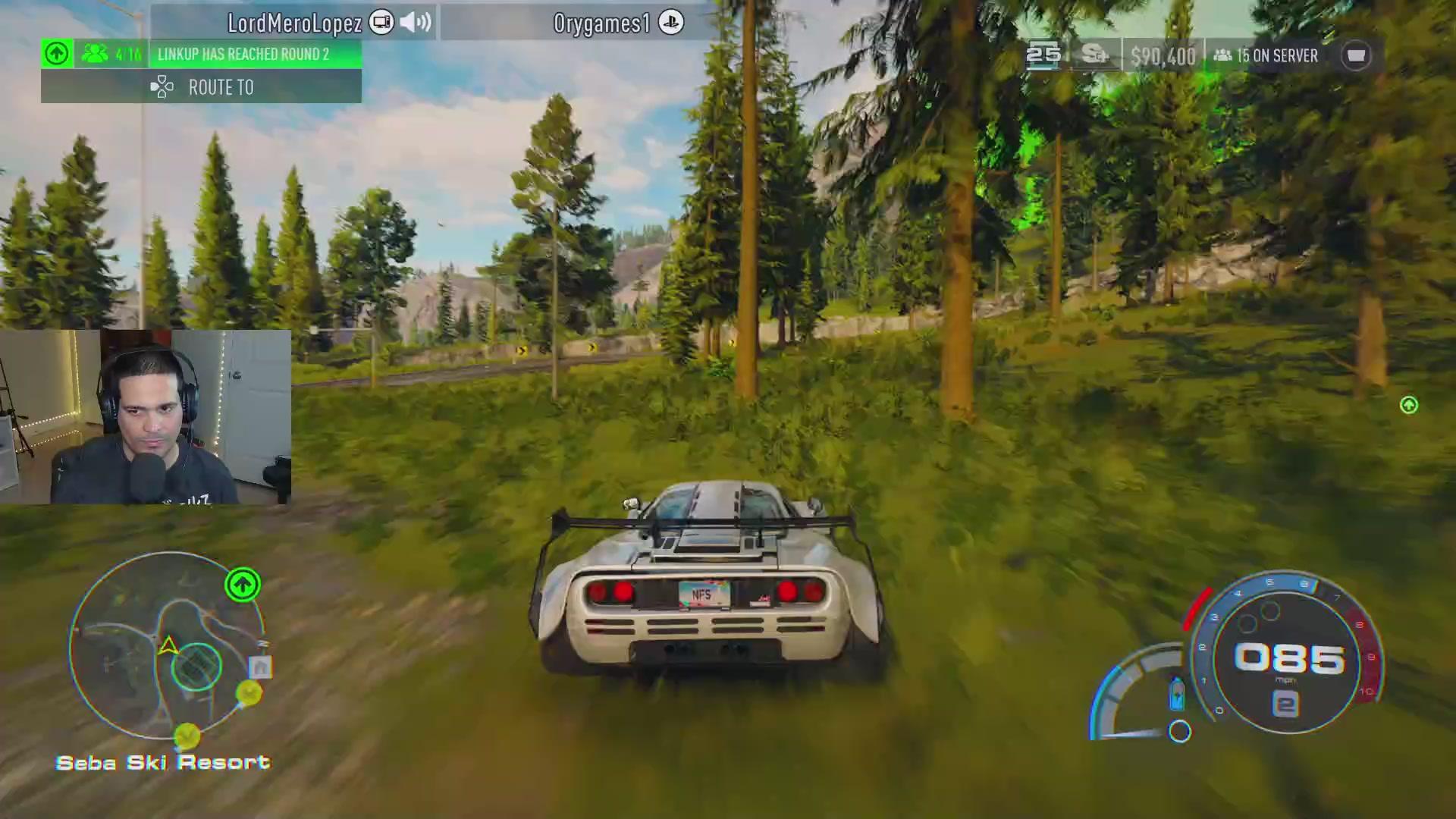
Task: Click the house icon on the minimap
Action: [261, 666]
